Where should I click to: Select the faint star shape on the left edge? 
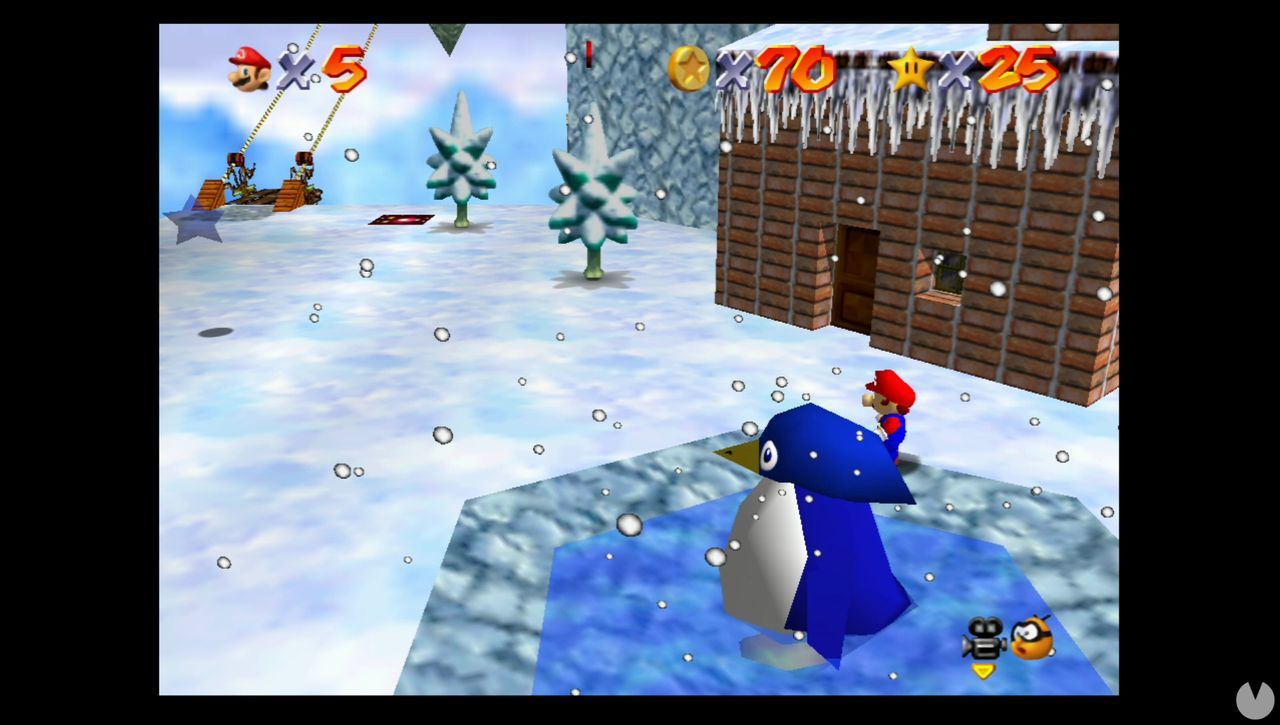point(196,222)
